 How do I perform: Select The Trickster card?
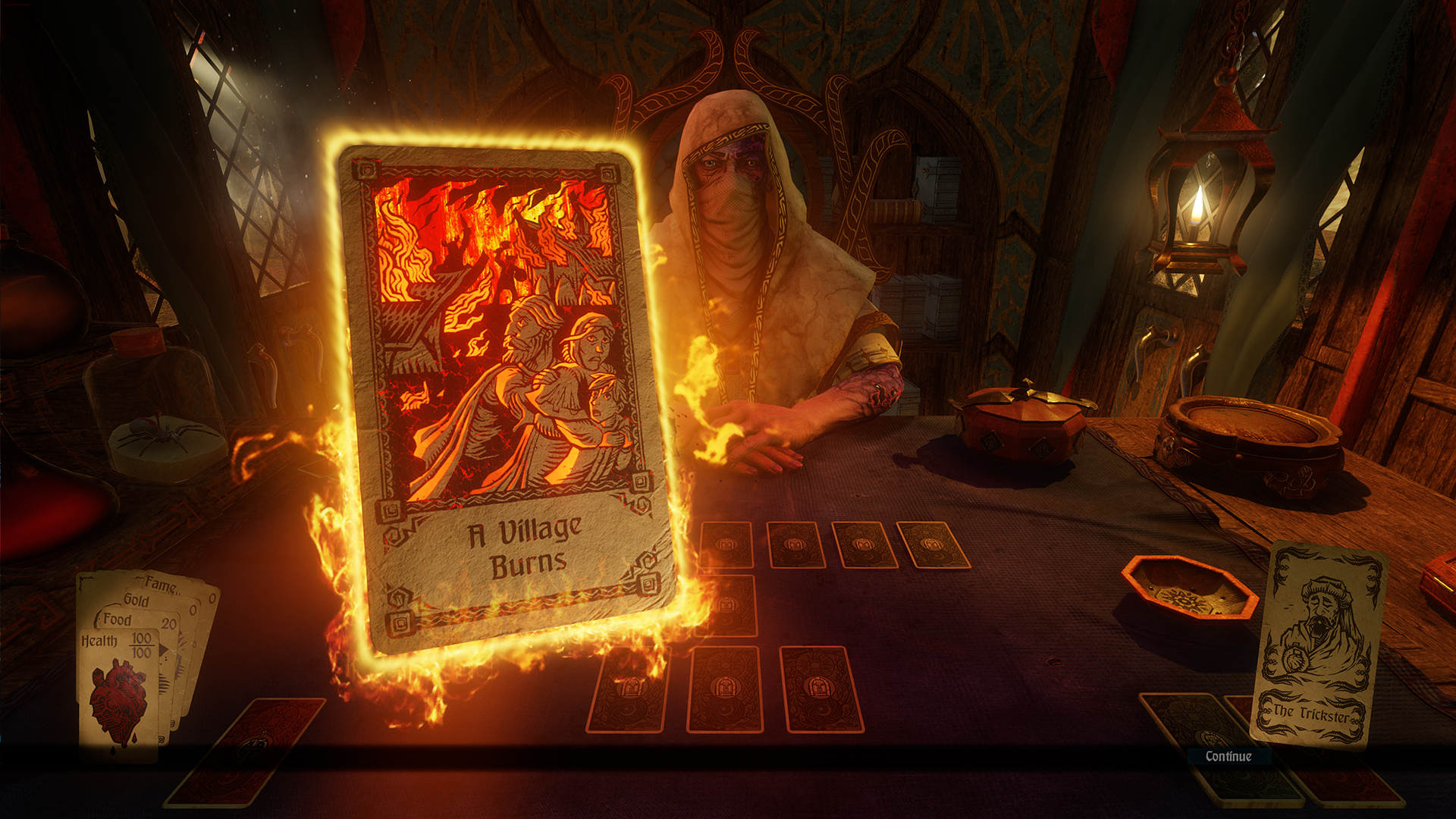[x=1318, y=646]
